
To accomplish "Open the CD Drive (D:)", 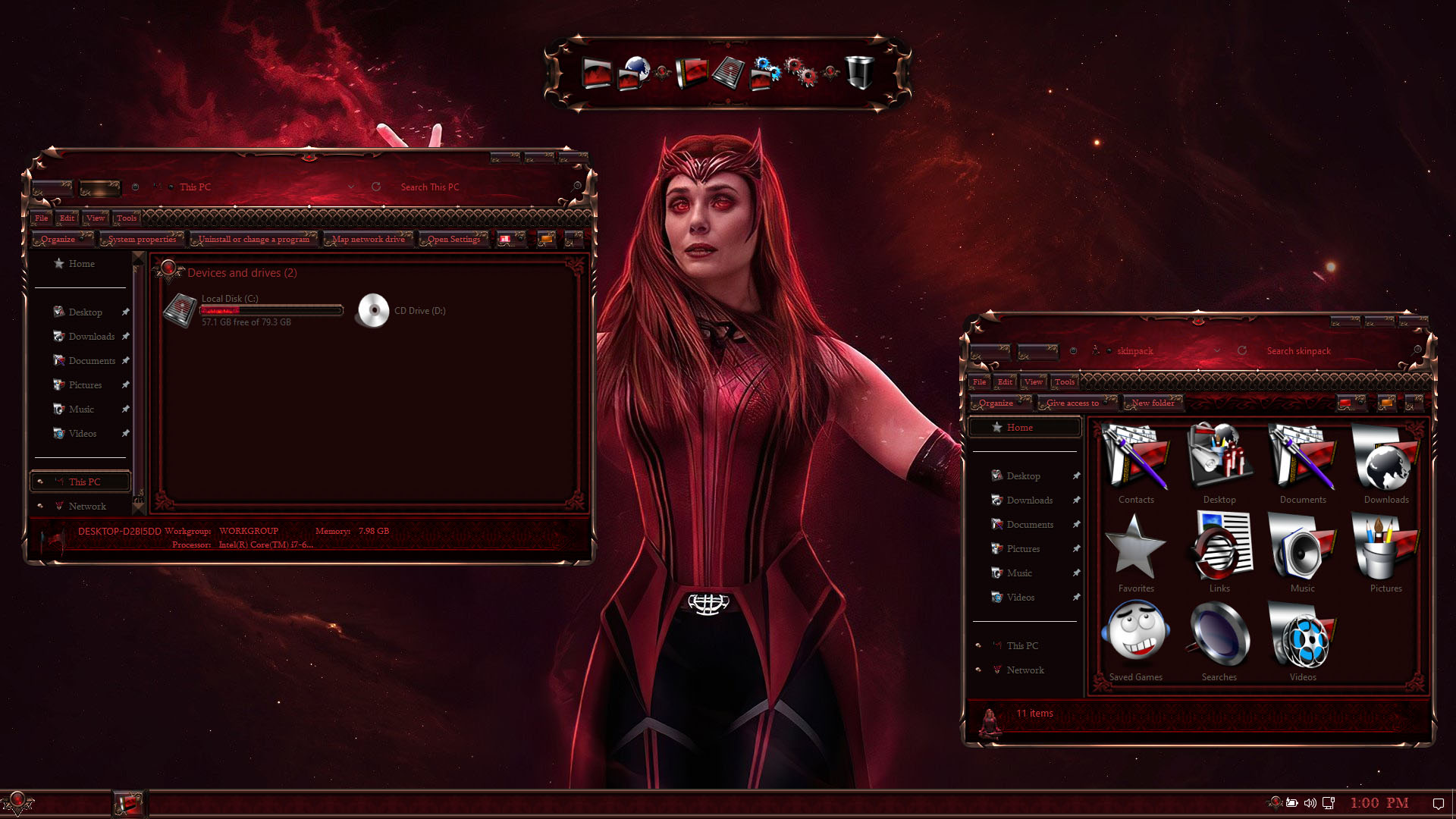I will [373, 310].
